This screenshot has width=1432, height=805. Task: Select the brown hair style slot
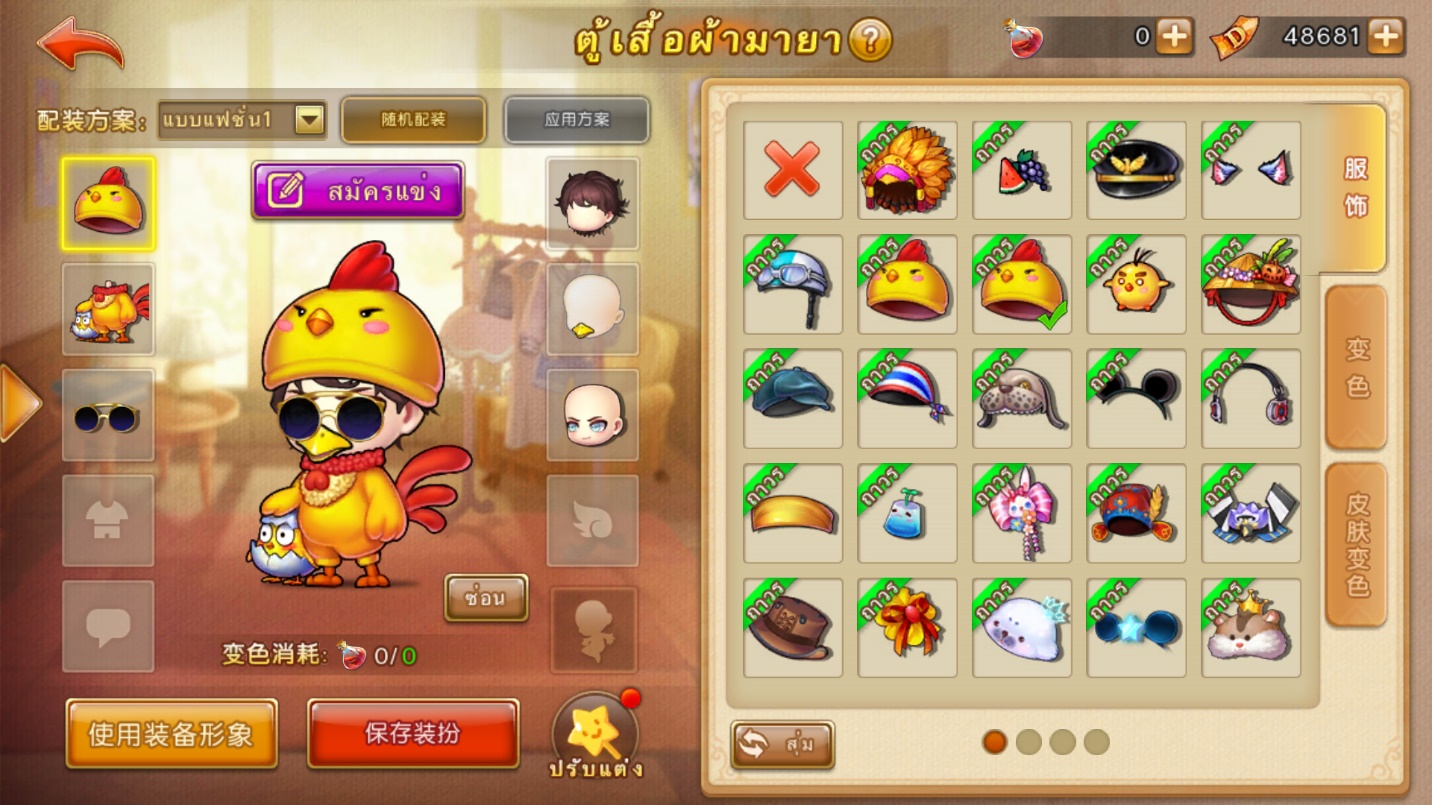[x=592, y=203]
